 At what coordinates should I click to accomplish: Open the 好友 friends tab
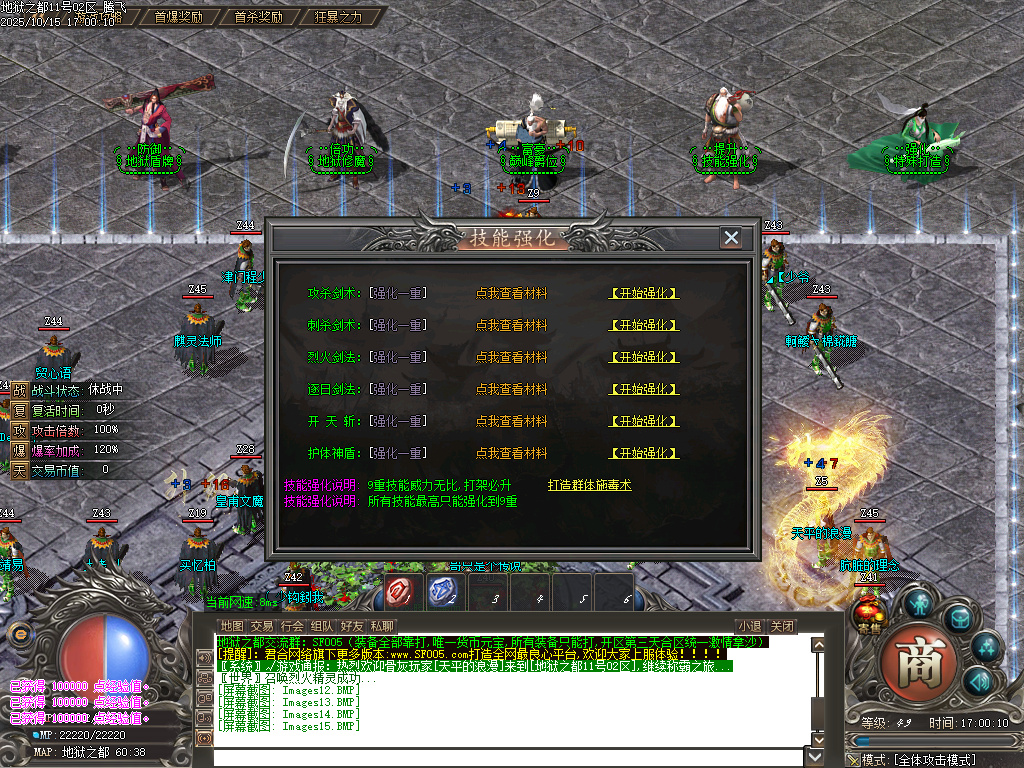pyautogui.click(x=352, y=626)
